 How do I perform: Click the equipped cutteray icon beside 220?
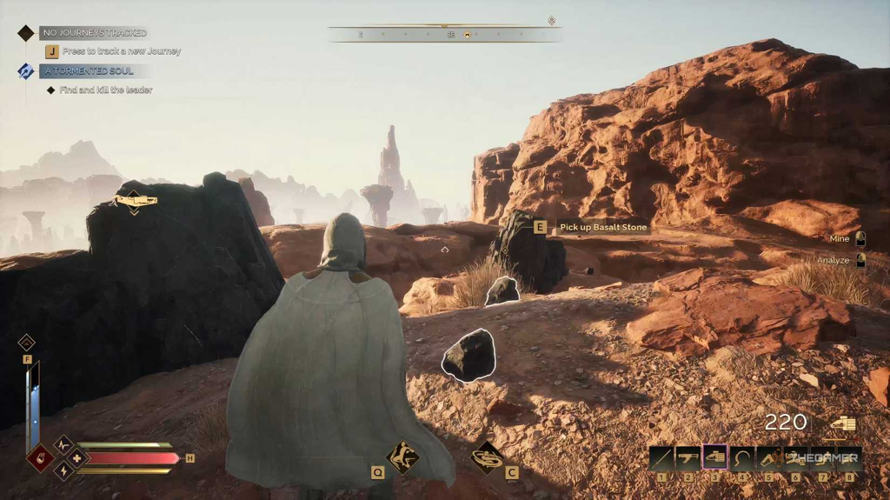[x=842, y=424]
